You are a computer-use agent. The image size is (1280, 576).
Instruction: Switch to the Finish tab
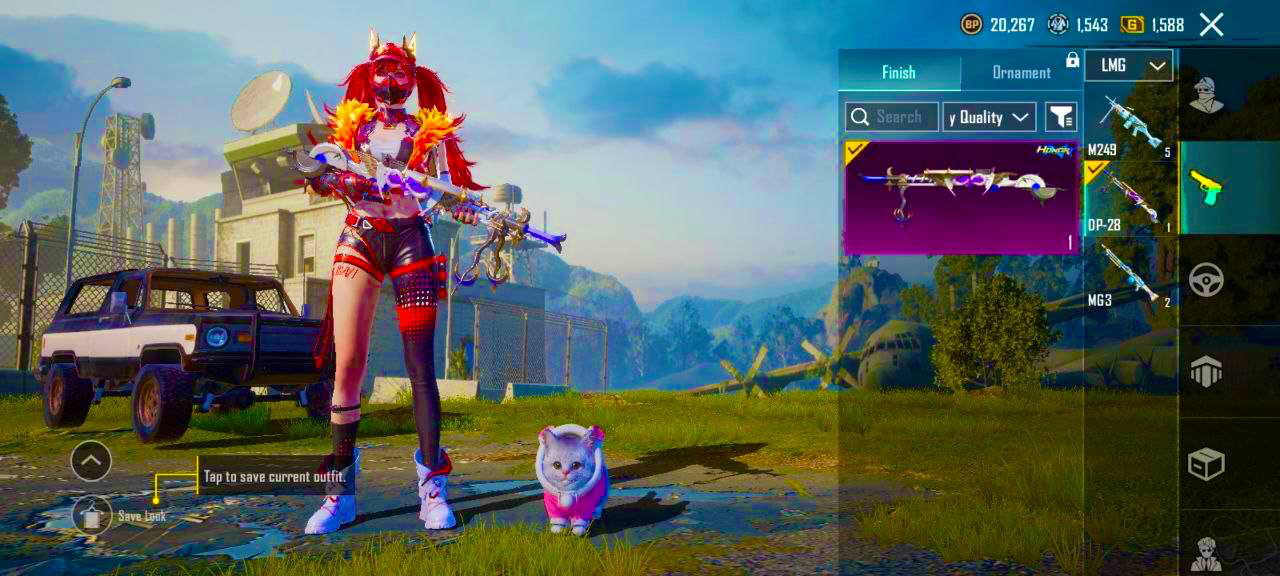pos(898,72)
